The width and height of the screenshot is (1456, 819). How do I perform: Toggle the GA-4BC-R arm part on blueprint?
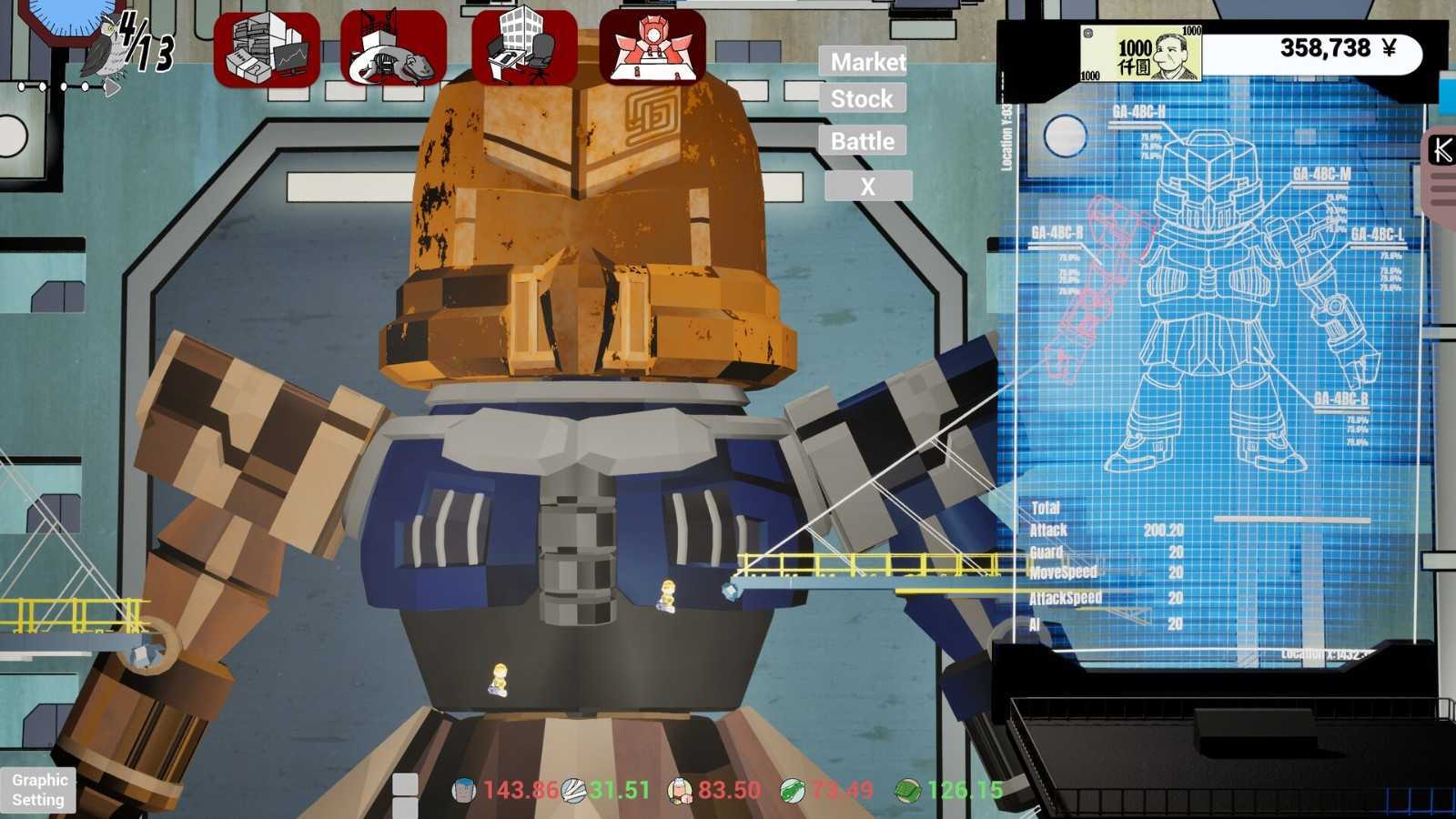coord(1056,232)
